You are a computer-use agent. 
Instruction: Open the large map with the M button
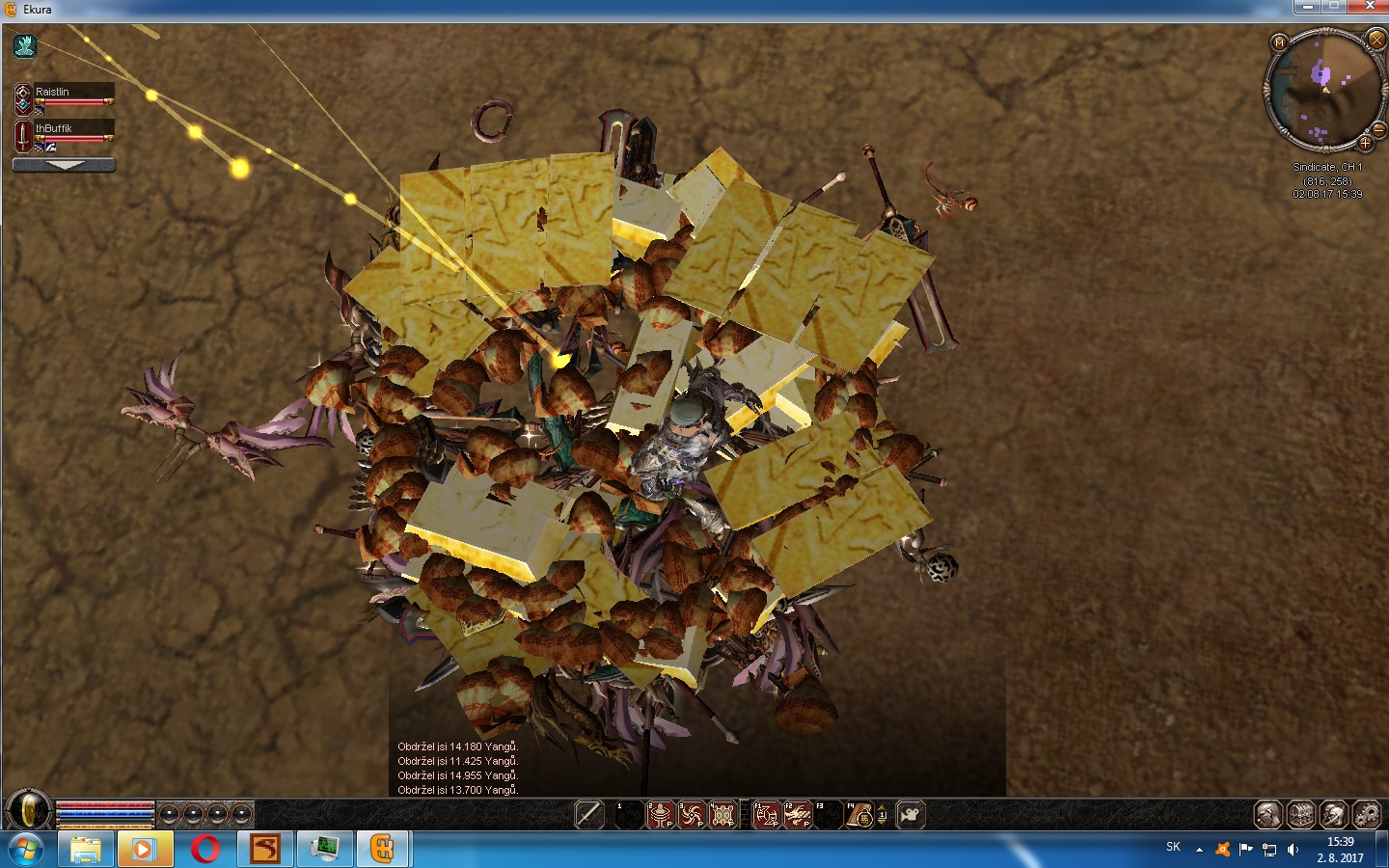pos(1279,42)
